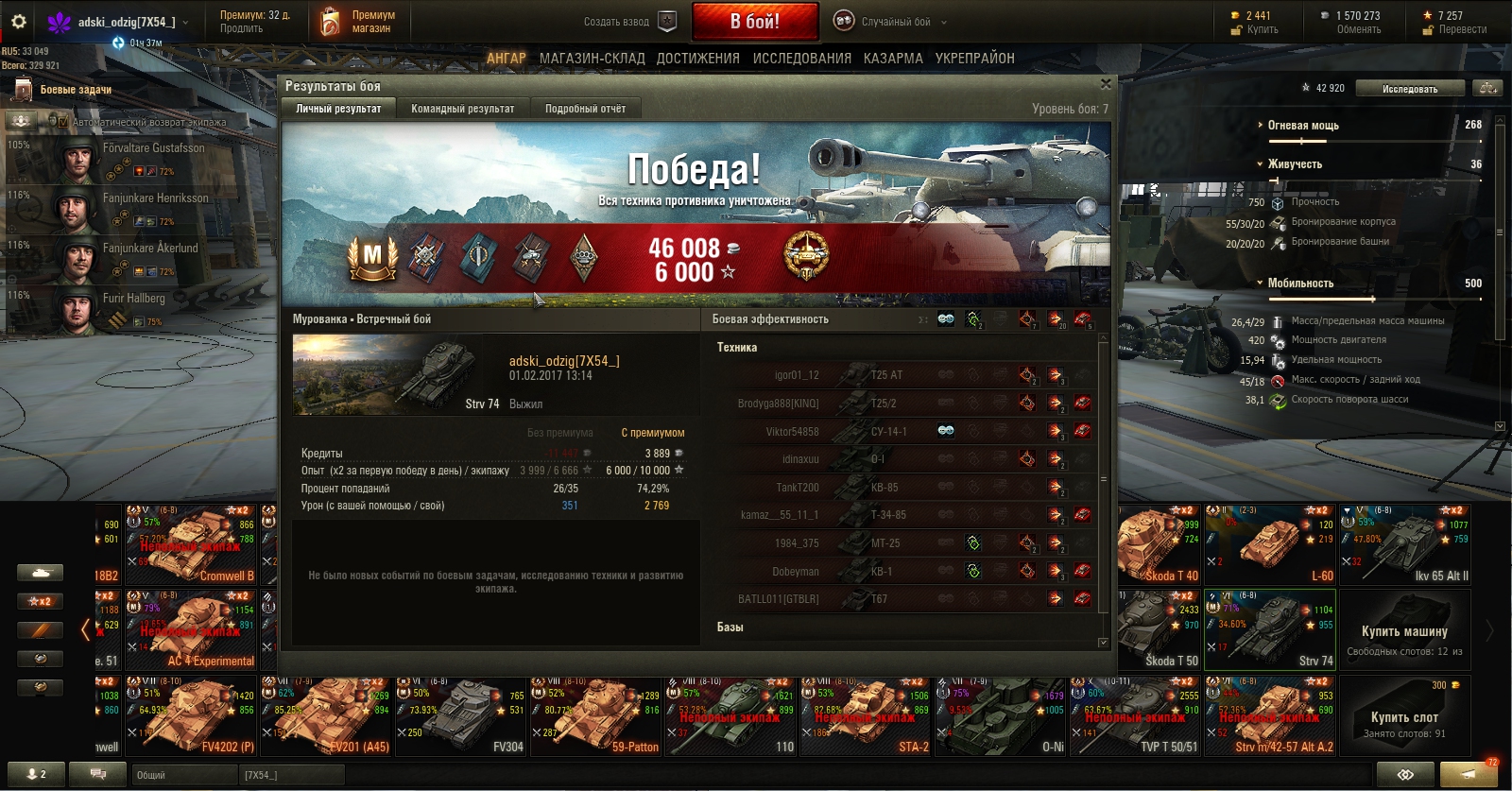Viewport: 1512px width, 791px height.
Task: Open the settings gear menu
Action: point(19,22)
